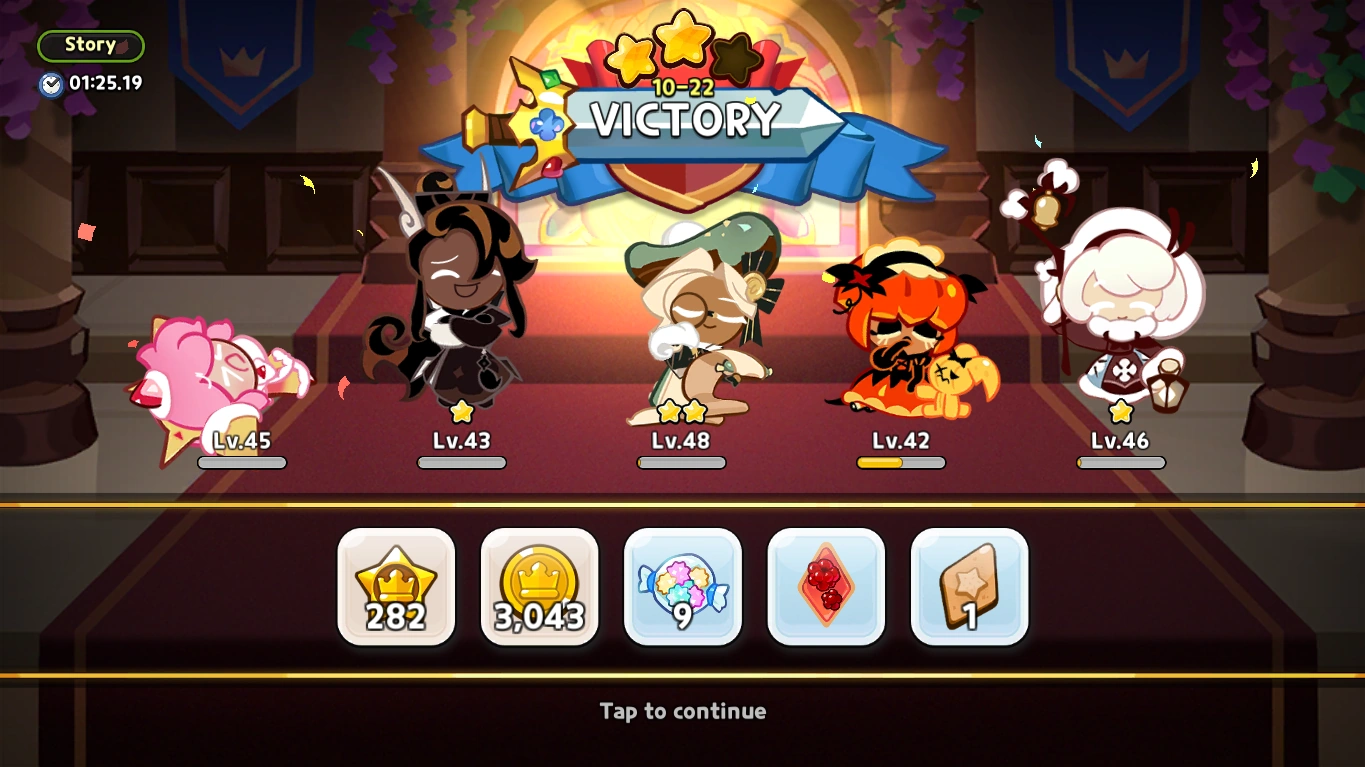Click the star badge under Lv.46 cookie
Image resolution: width=1365 pixels, height=767 pixels.
tap(1119, 409)
